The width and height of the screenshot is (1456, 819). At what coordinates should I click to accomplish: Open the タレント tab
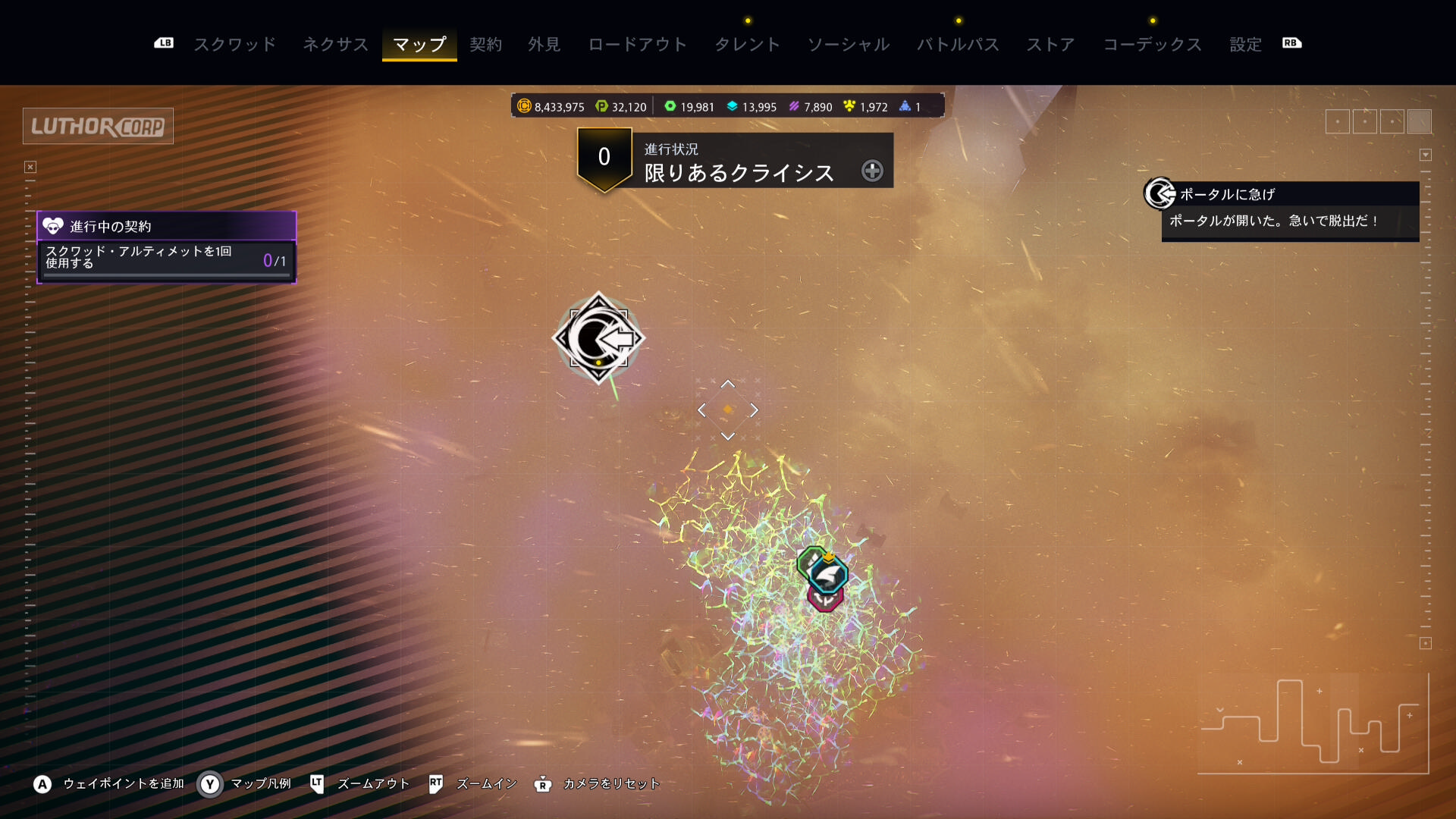pyautogui.click(x=747, y=44)
